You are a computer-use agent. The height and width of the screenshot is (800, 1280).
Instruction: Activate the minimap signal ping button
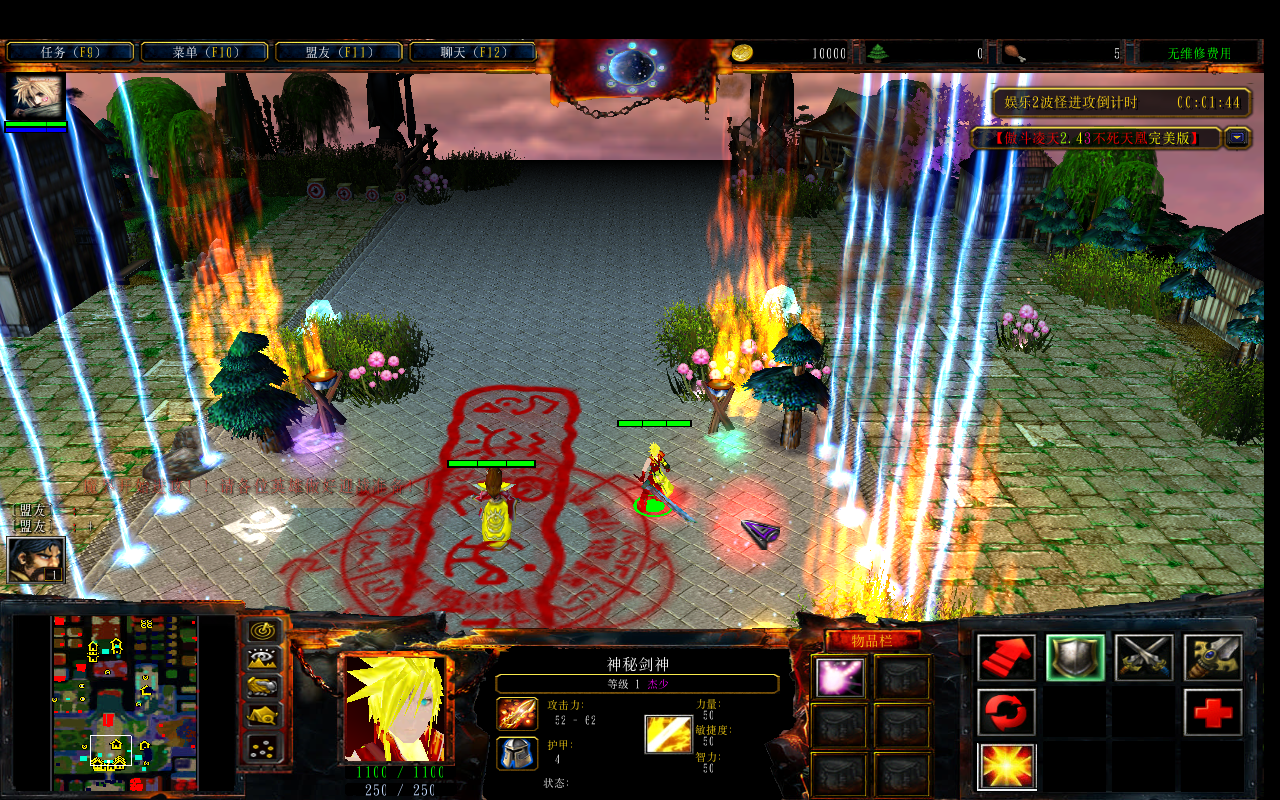264,630
